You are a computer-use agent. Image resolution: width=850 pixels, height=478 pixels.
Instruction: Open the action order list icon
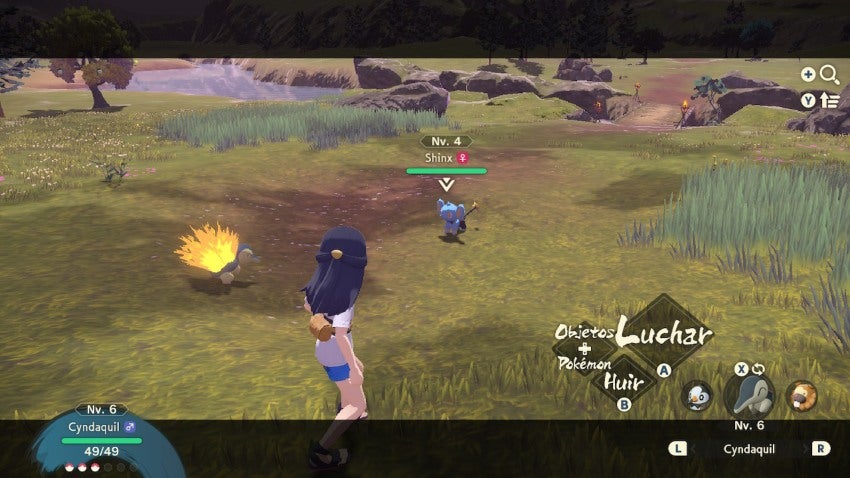(829, 99)
